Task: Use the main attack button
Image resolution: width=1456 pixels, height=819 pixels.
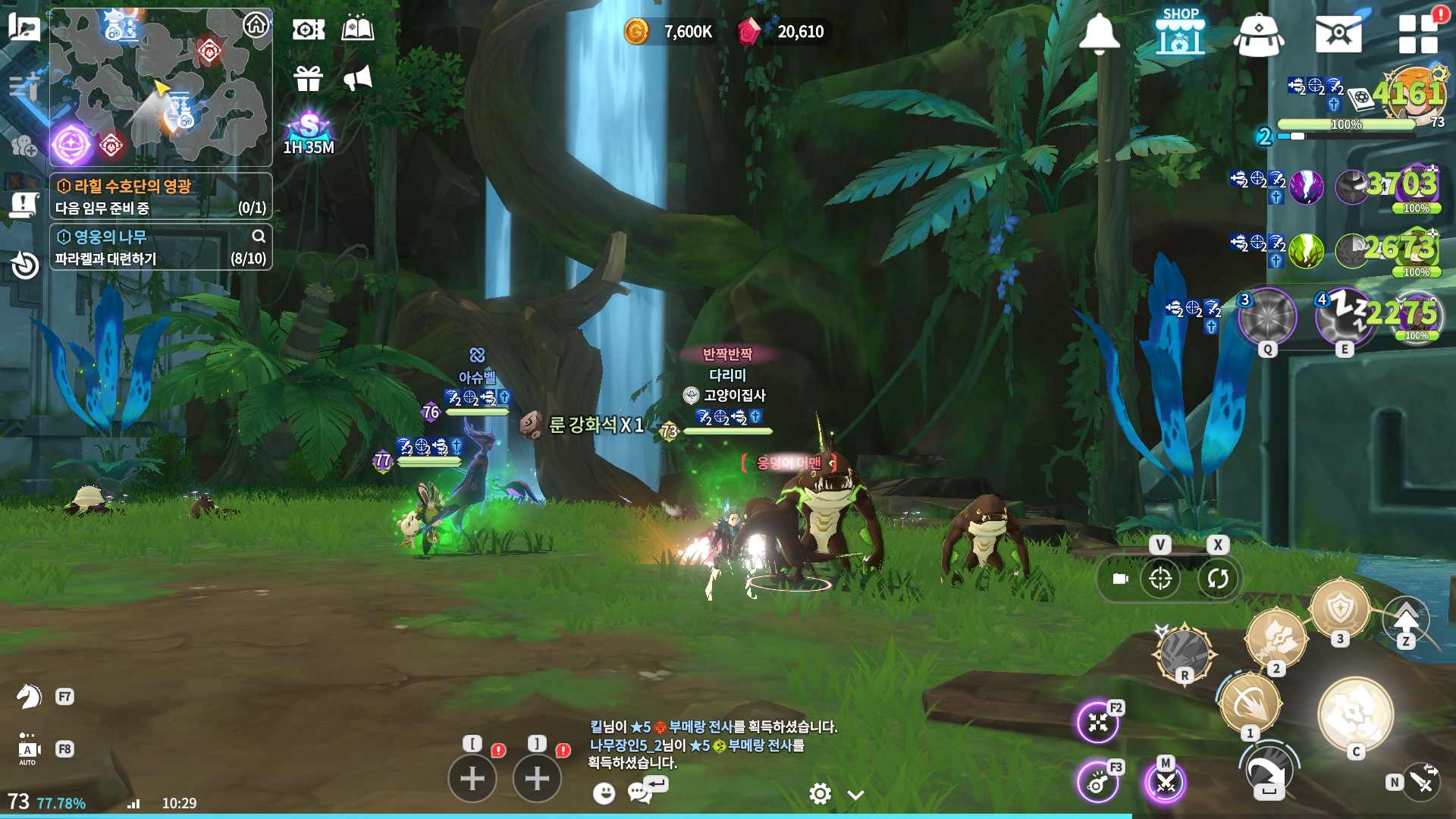Action: pos(1355,714)
